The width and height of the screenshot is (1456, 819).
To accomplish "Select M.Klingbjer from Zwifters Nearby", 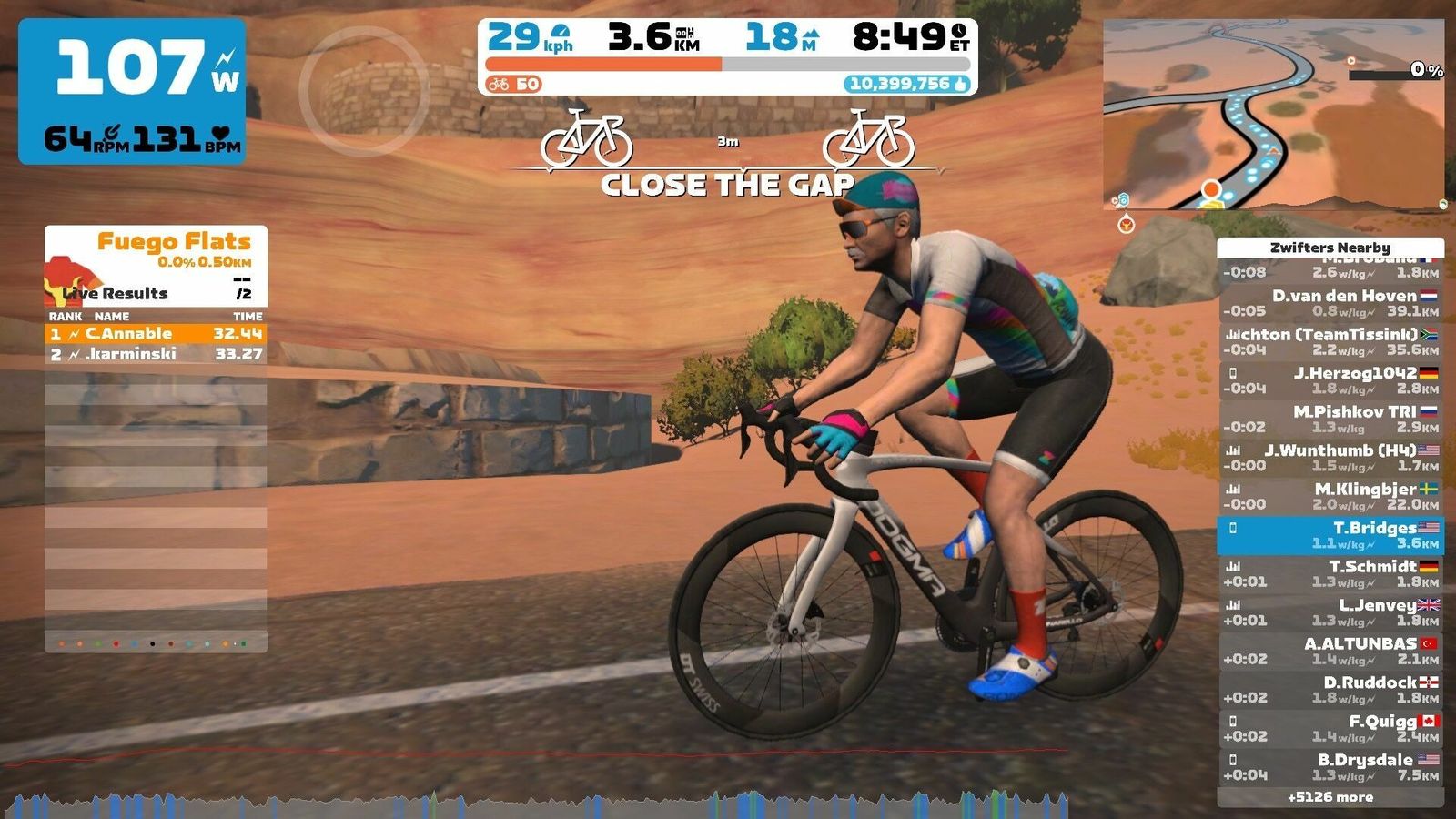I will point(1330,496).
